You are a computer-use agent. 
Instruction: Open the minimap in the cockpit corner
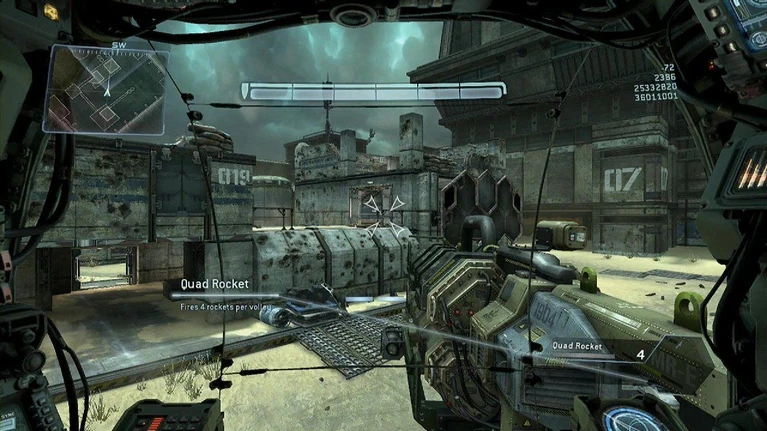coord(106,90)
